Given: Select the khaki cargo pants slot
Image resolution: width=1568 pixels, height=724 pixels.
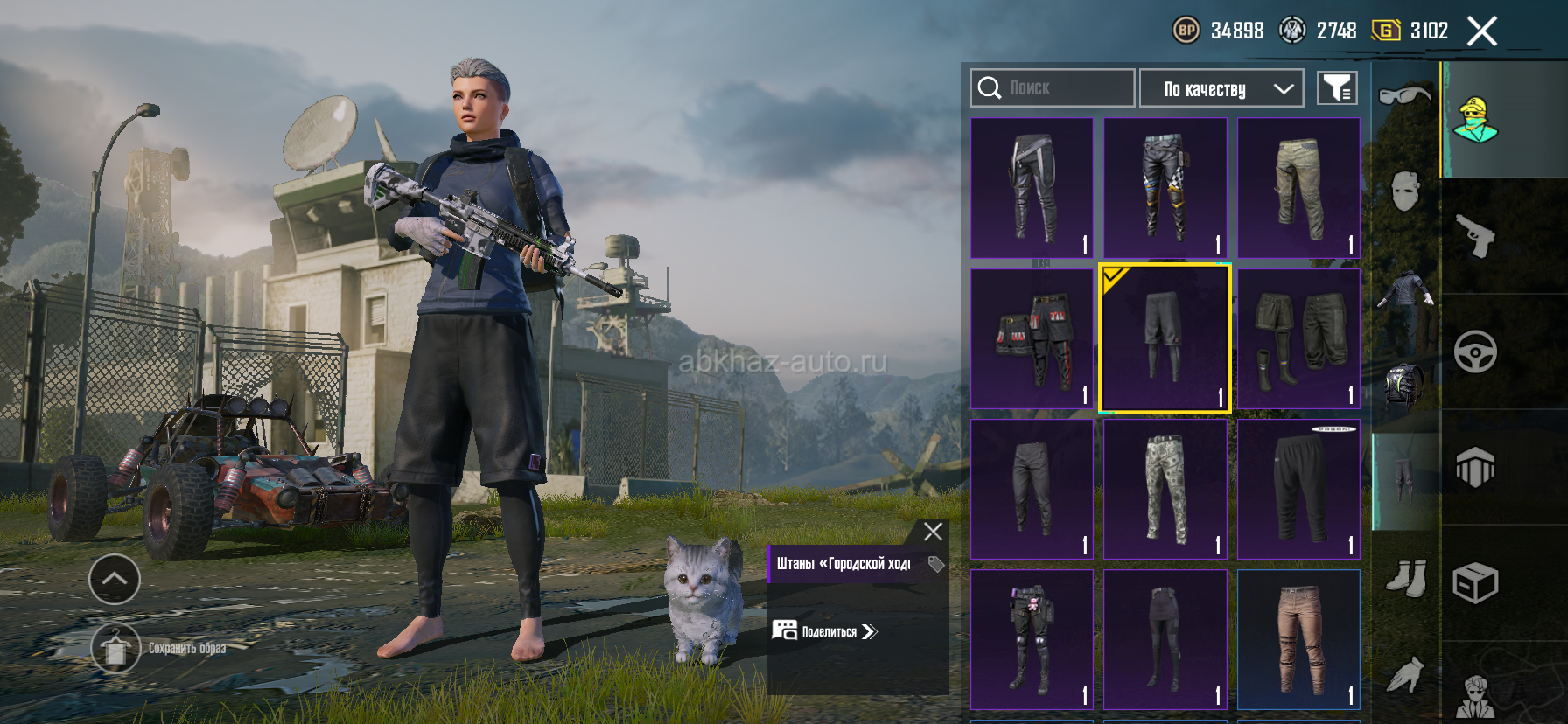Looking at the screenshot, I should 1298,188.
